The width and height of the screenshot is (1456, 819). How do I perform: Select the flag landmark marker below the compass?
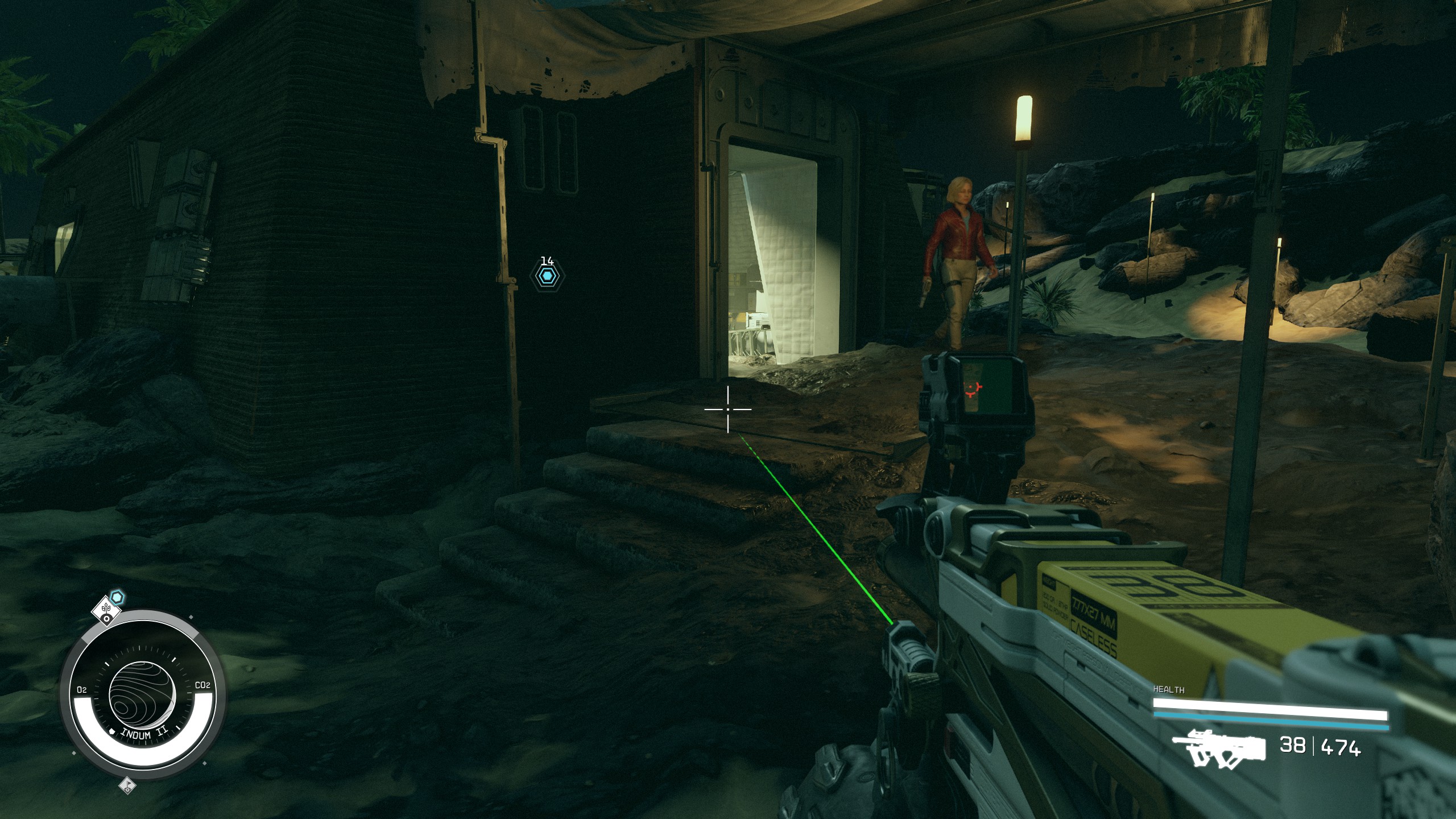click(x=127, y=785)
